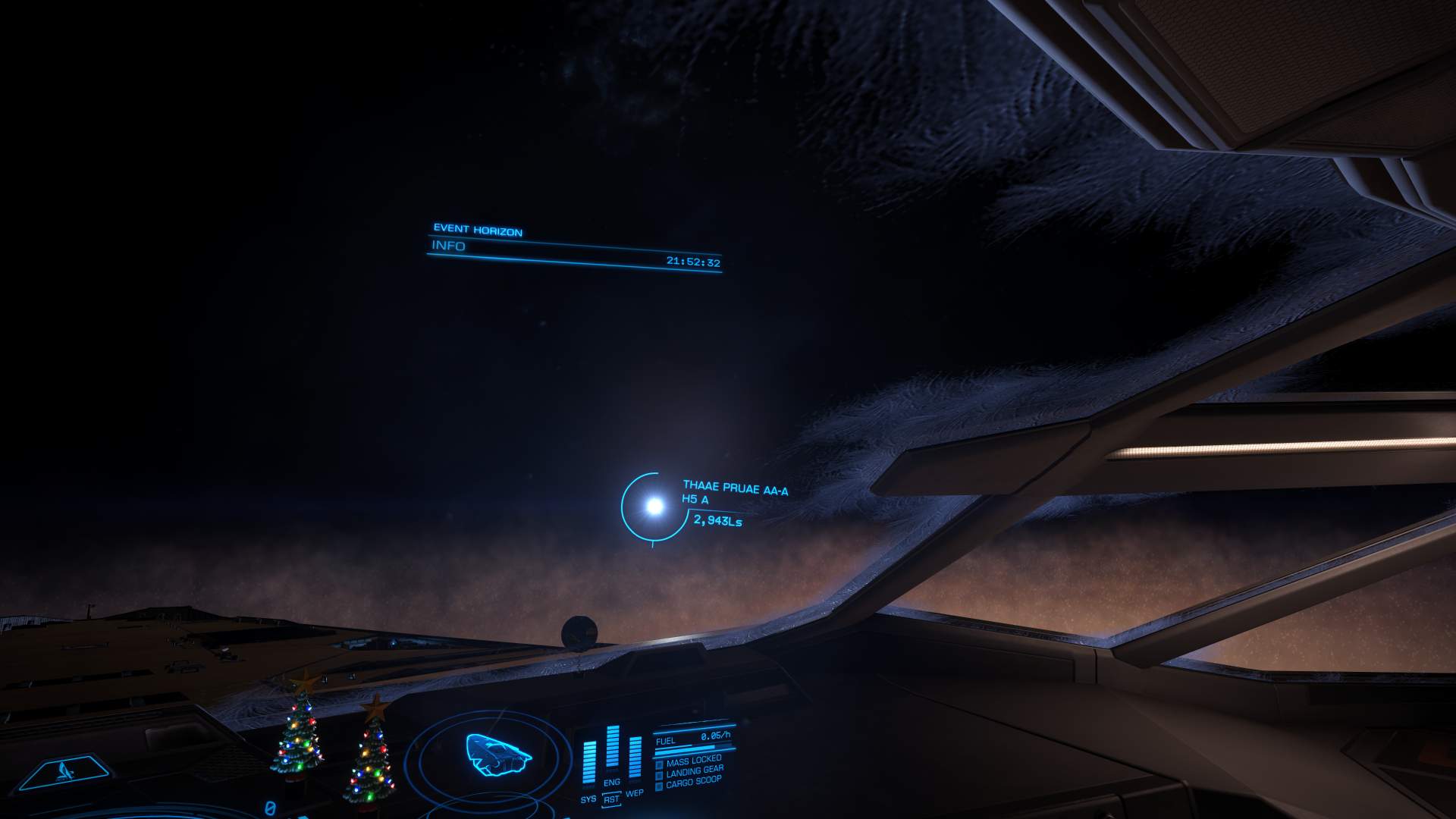Select the WEP power pip column
Image resolution: width=1456 pixels, height=819 pixels.
pyautogui.click(x=635, y=758)
